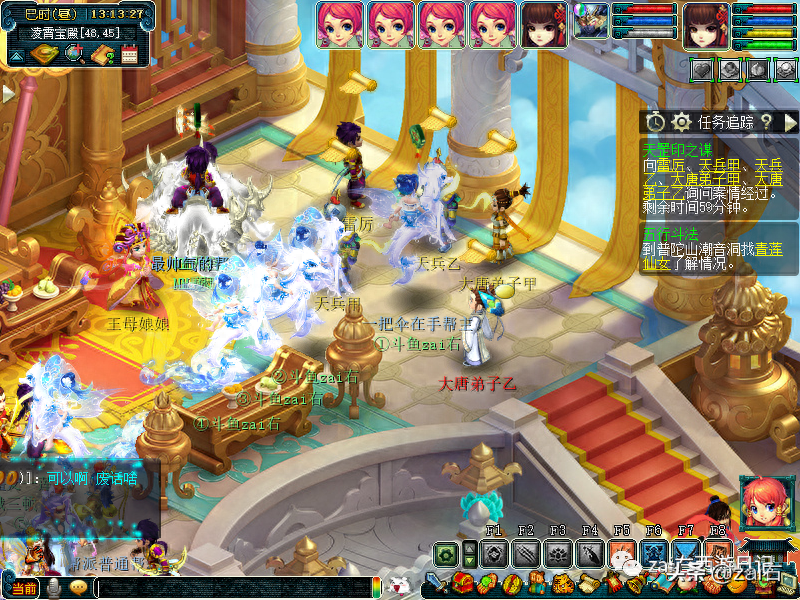Viewport: 800px width, 600px height.
Task: Click the sword attack icon in bottom bar
Action: tap(435, 583)
